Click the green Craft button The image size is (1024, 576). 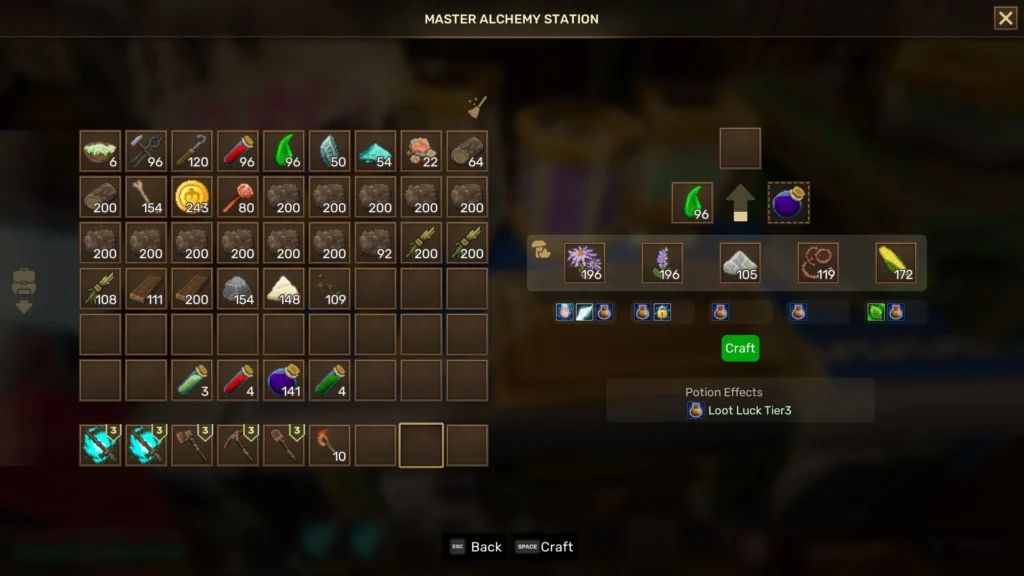(x=740, y=348)
